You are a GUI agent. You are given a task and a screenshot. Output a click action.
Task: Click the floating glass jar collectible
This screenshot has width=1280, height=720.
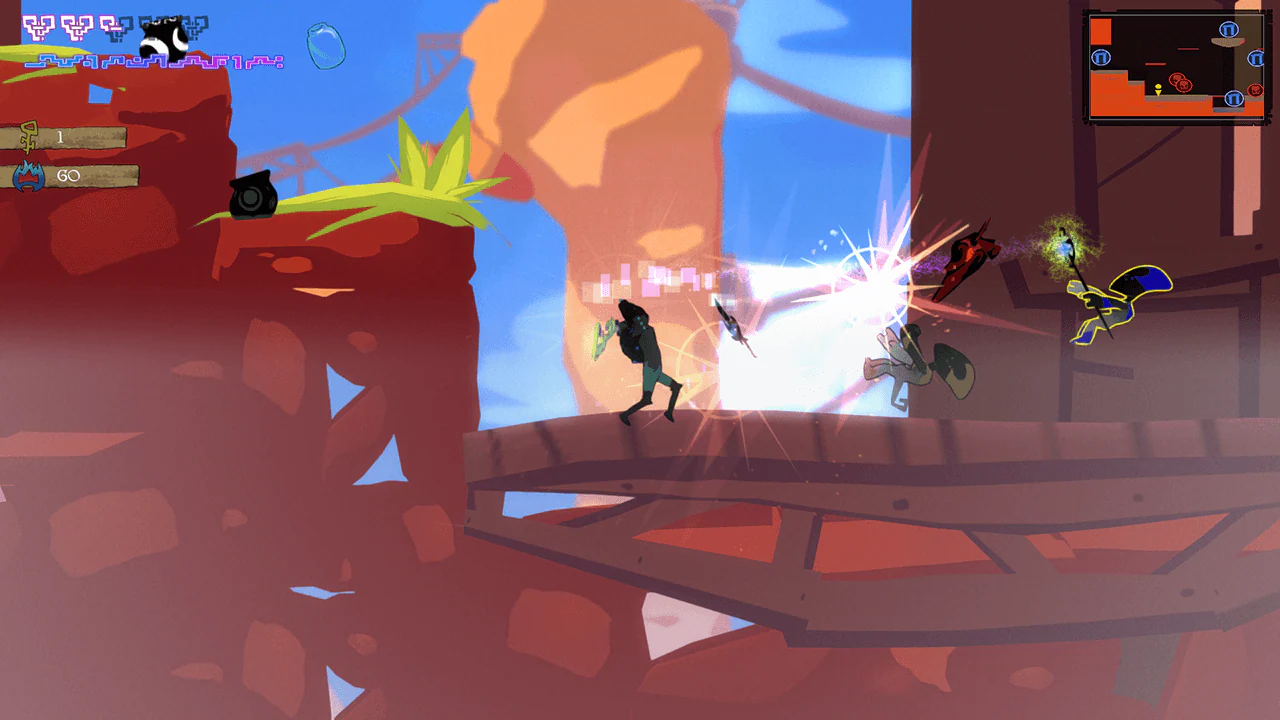click(x=324, y=47)
